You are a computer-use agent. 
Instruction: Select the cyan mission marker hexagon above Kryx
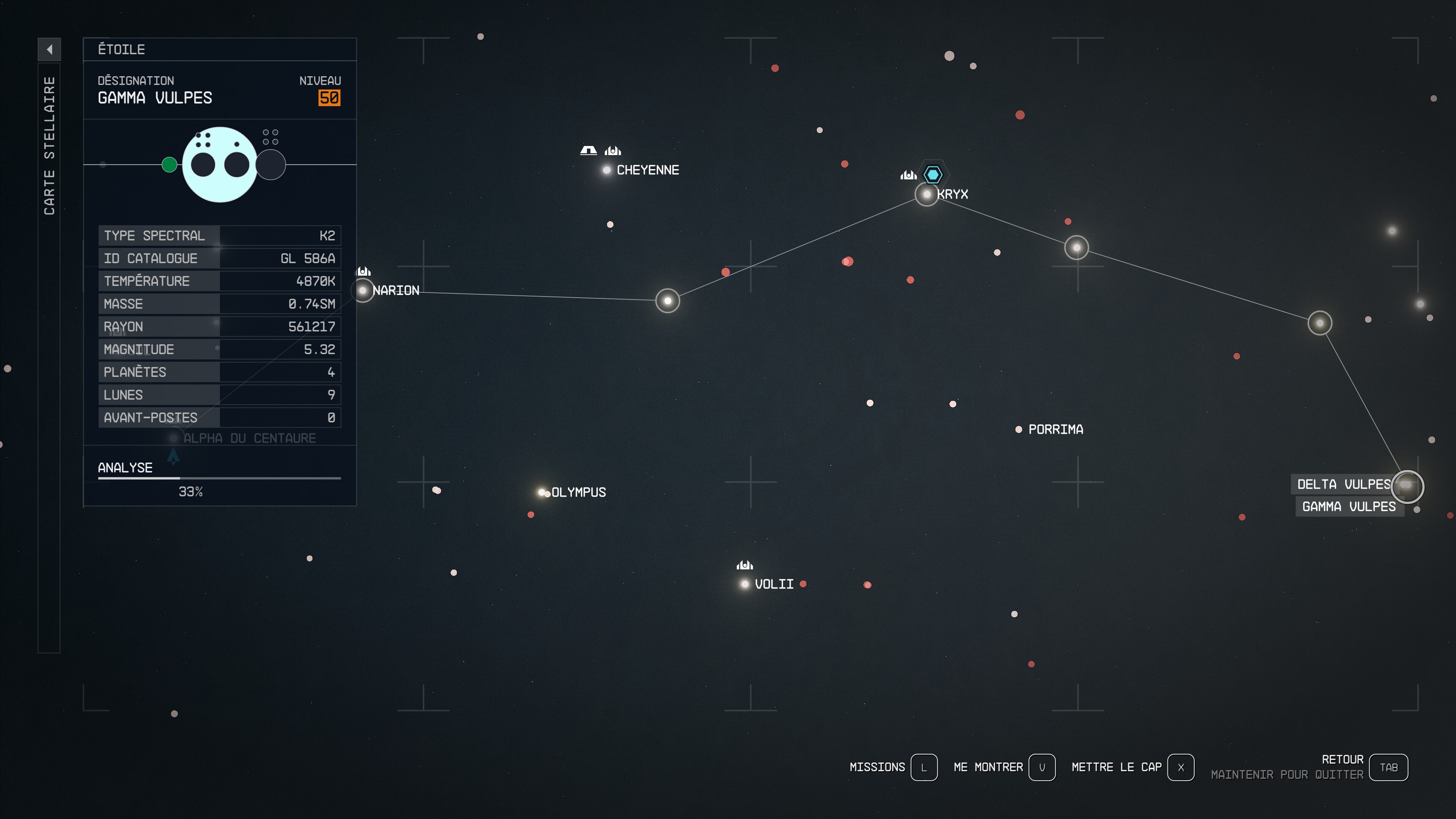coord(933,174)
